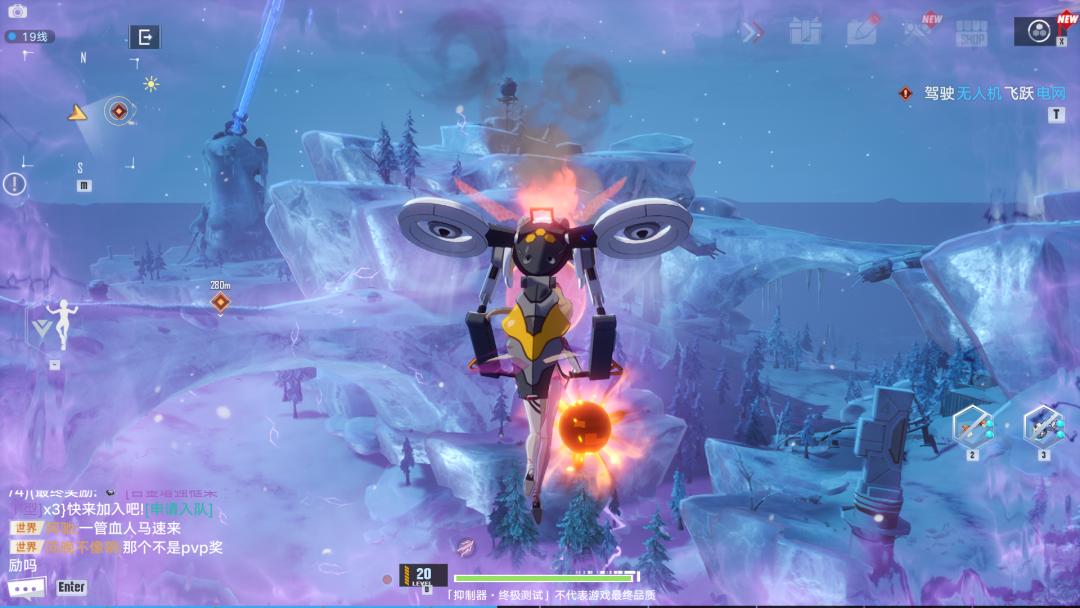
Task: Click the three-circle icon in the top corner
Action: [x=1036, y=31]
